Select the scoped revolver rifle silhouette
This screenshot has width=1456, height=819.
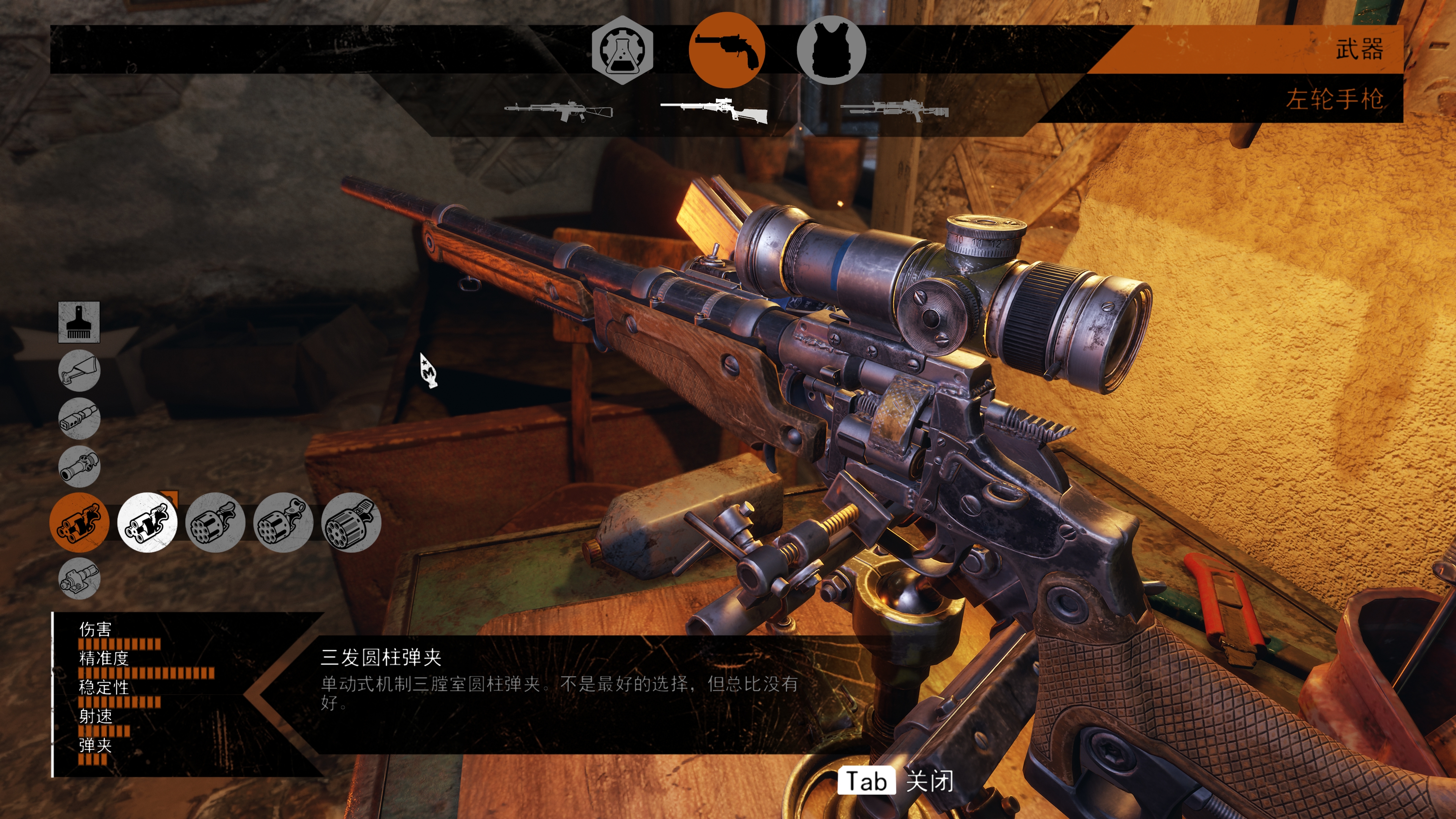coord(714,110)
